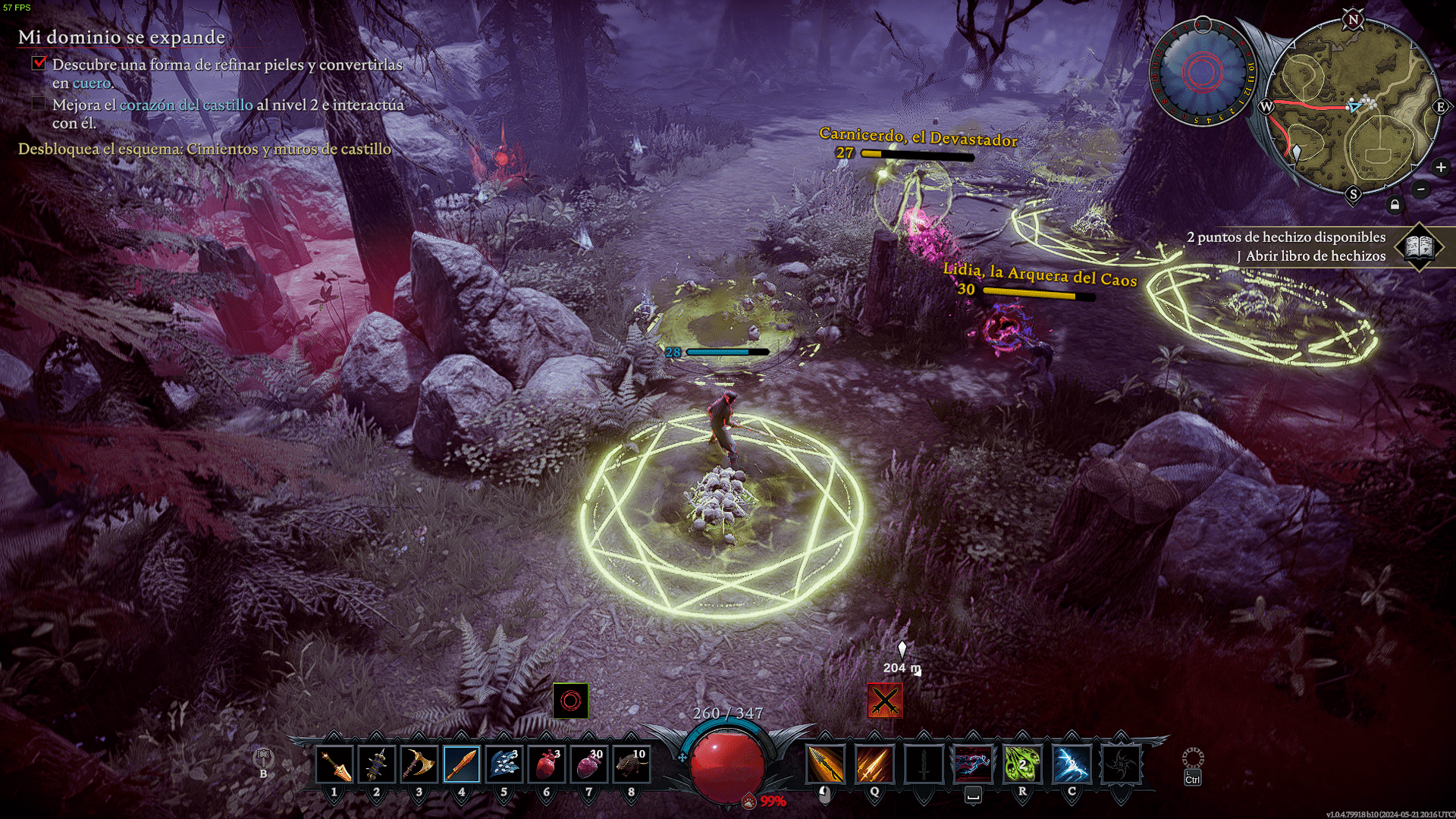Click the locked ultimate ability slot
The width and height of the screenshot is (1456, 819).
(1121, 764)
